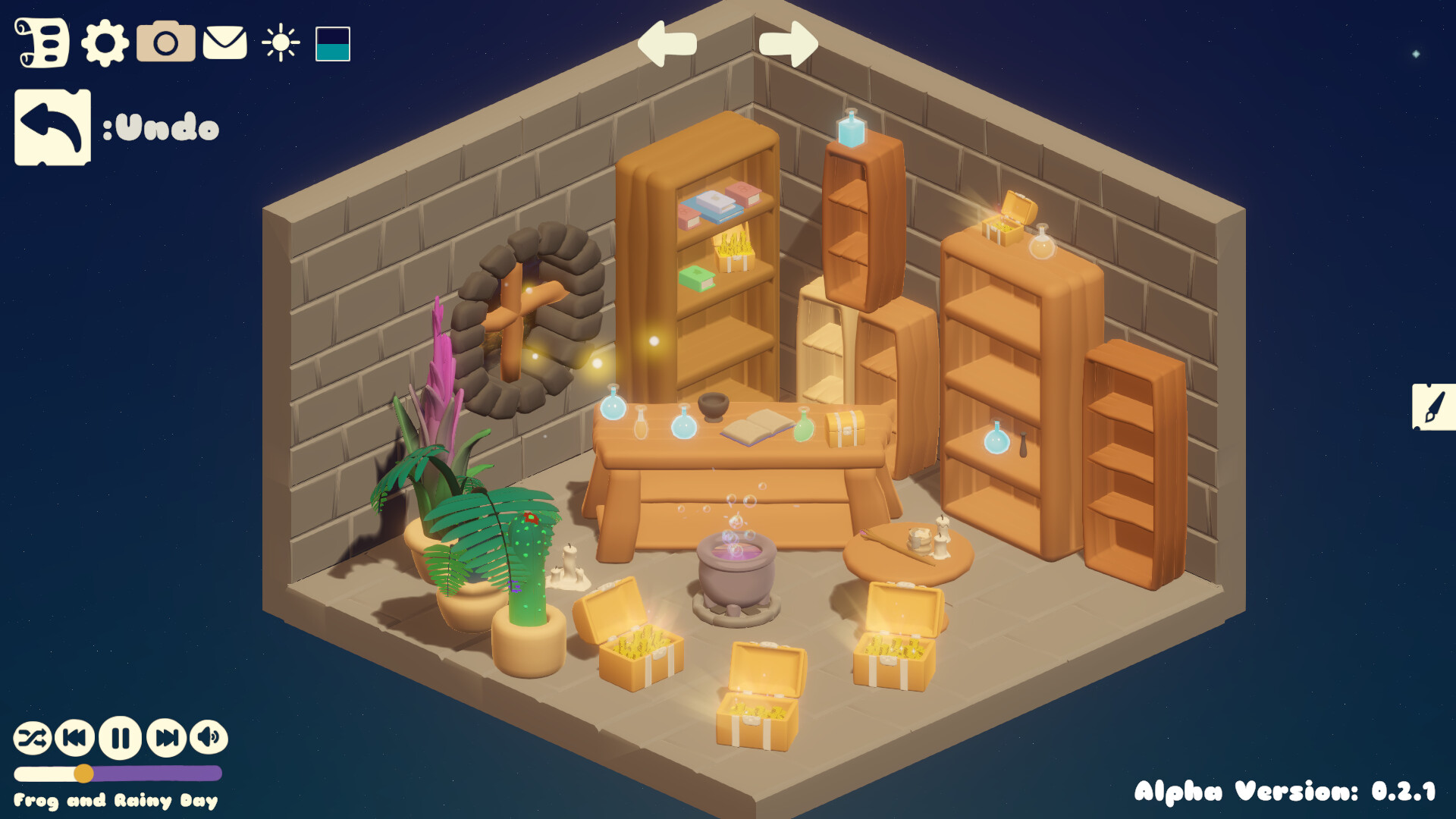The image size is (1456, 819).
Task: Open the settings gear icon
Action: point(105,44)
